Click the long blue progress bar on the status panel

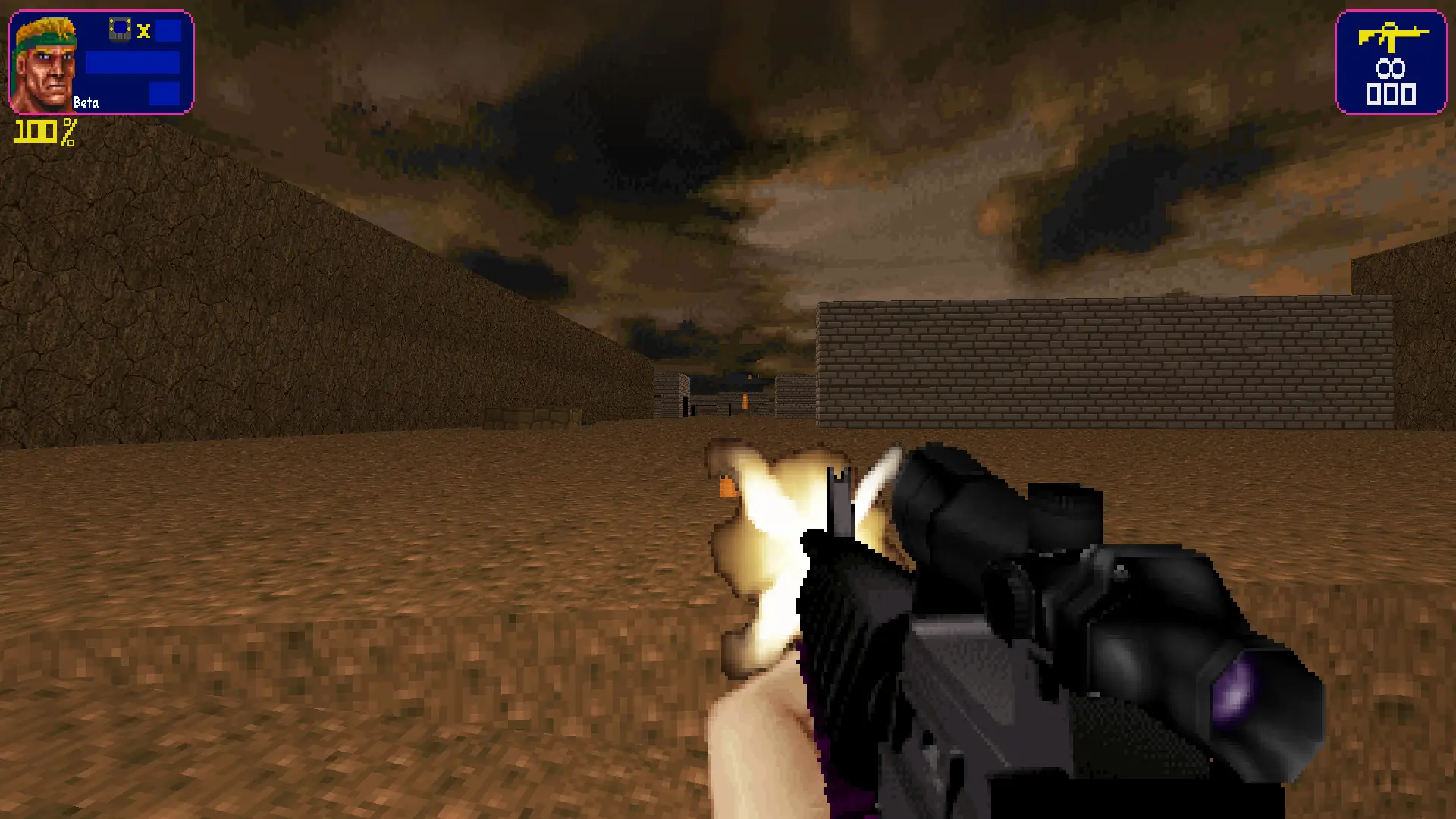133,63
